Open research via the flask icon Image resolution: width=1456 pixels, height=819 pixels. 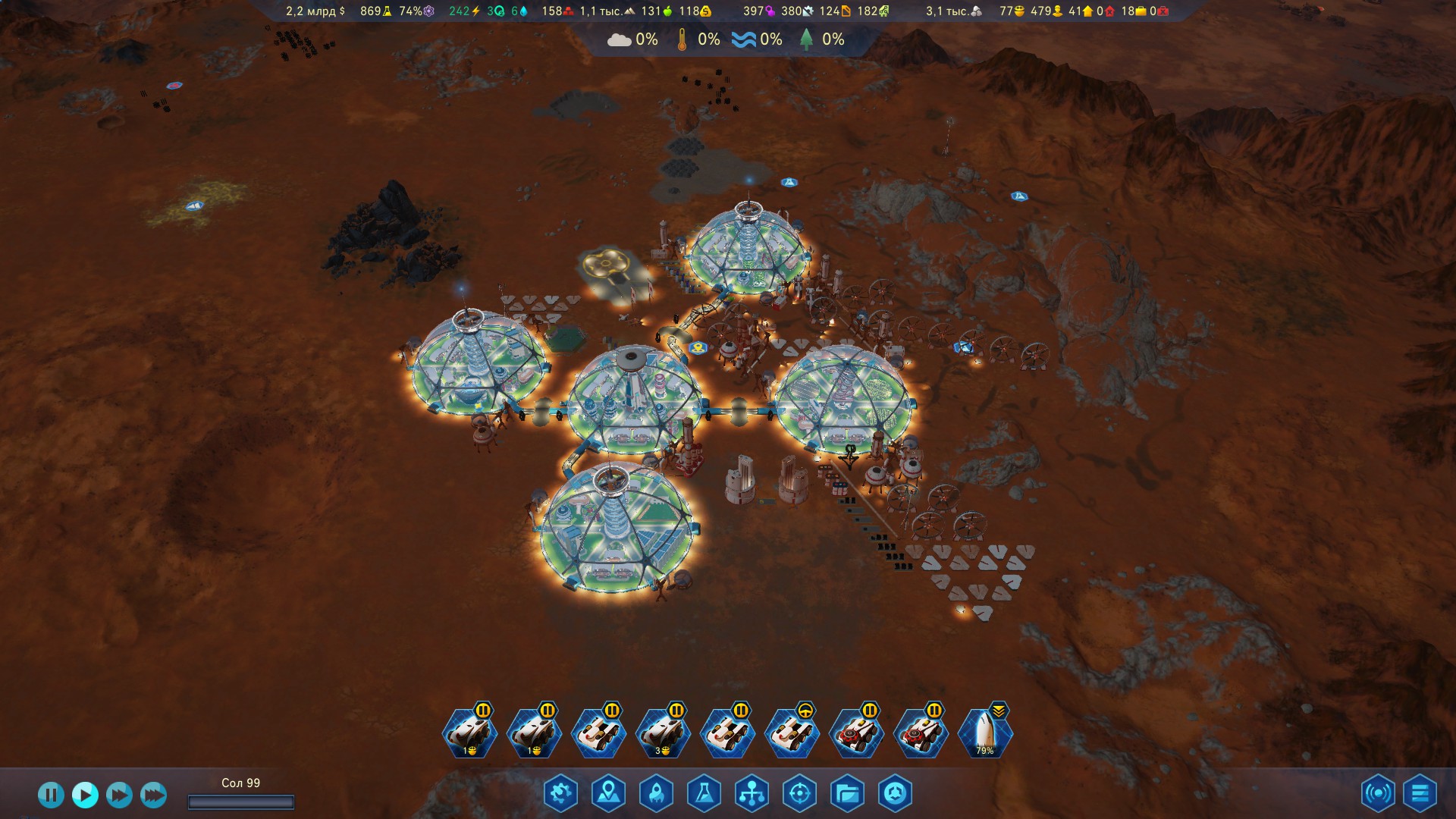tap(704, 794)
